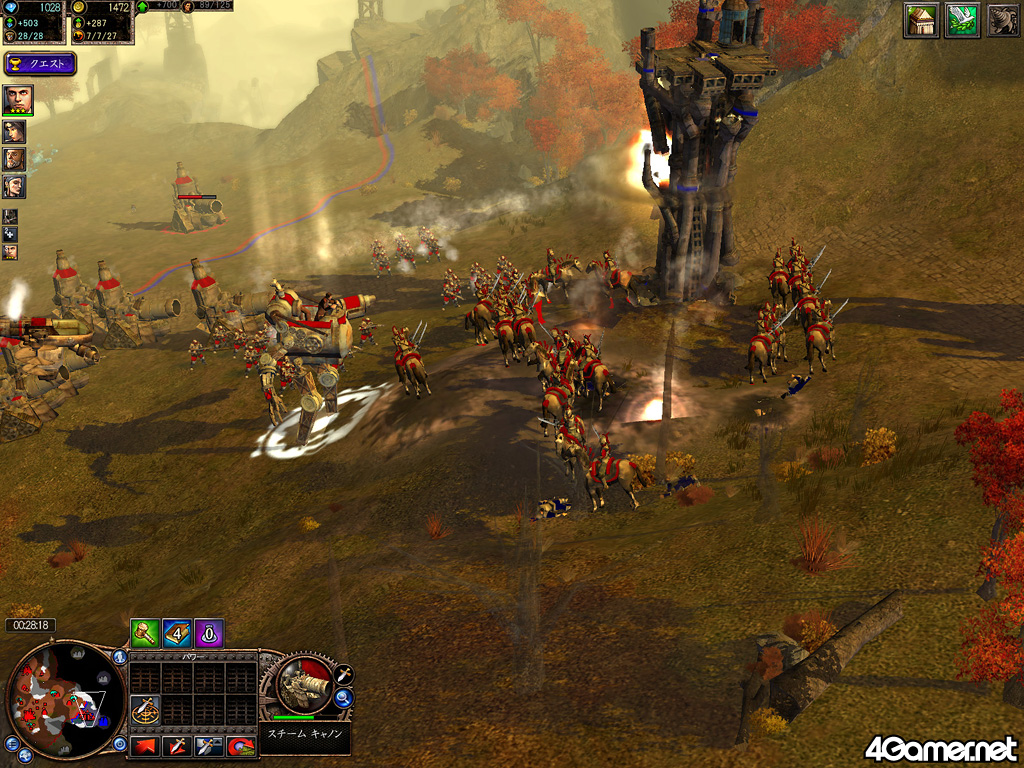The image size is (1024, 768).
Task: Open the クエスト quest log button
Action: click(41, 64)
